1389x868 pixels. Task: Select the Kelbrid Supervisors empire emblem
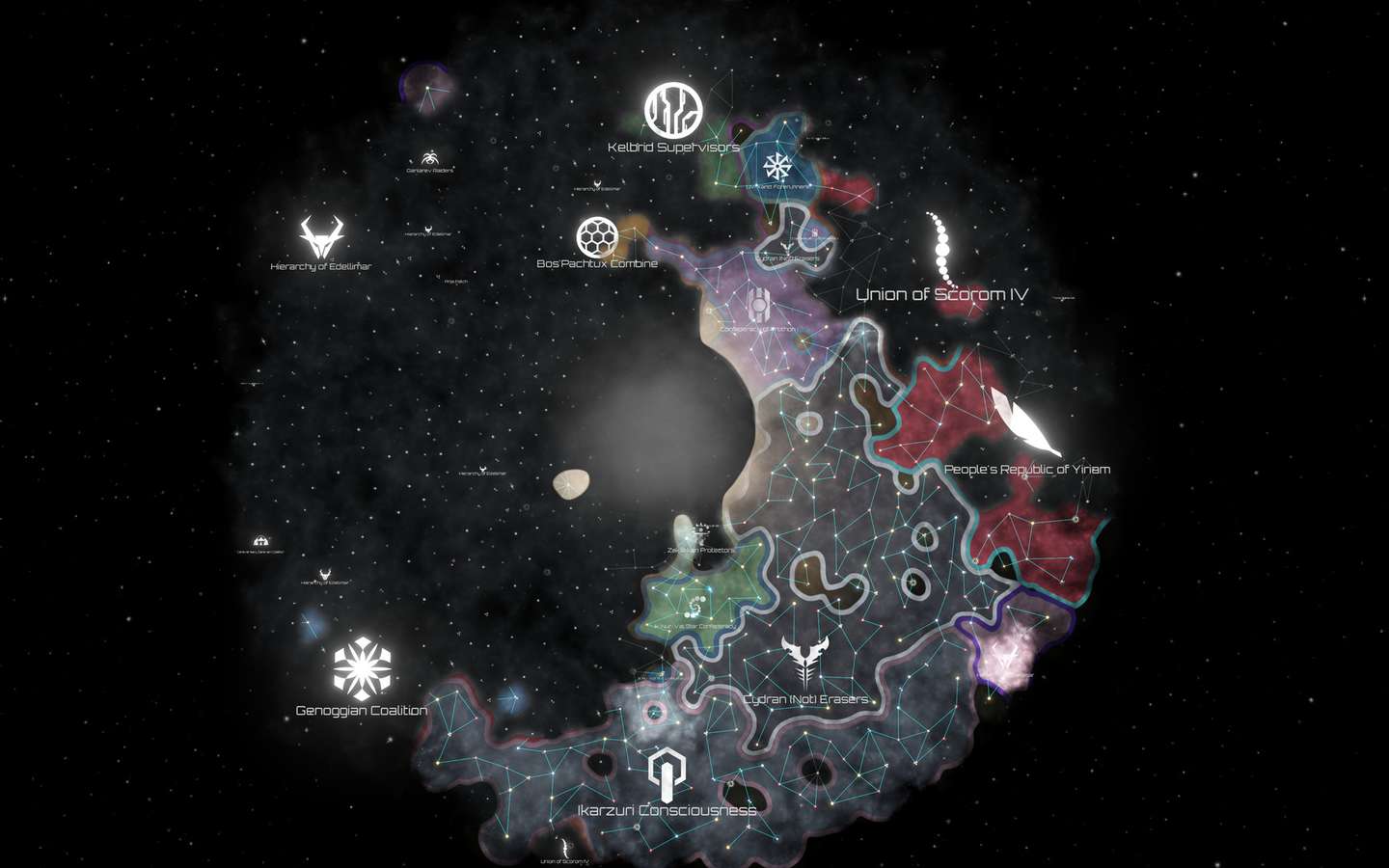(x=673, y=109)
